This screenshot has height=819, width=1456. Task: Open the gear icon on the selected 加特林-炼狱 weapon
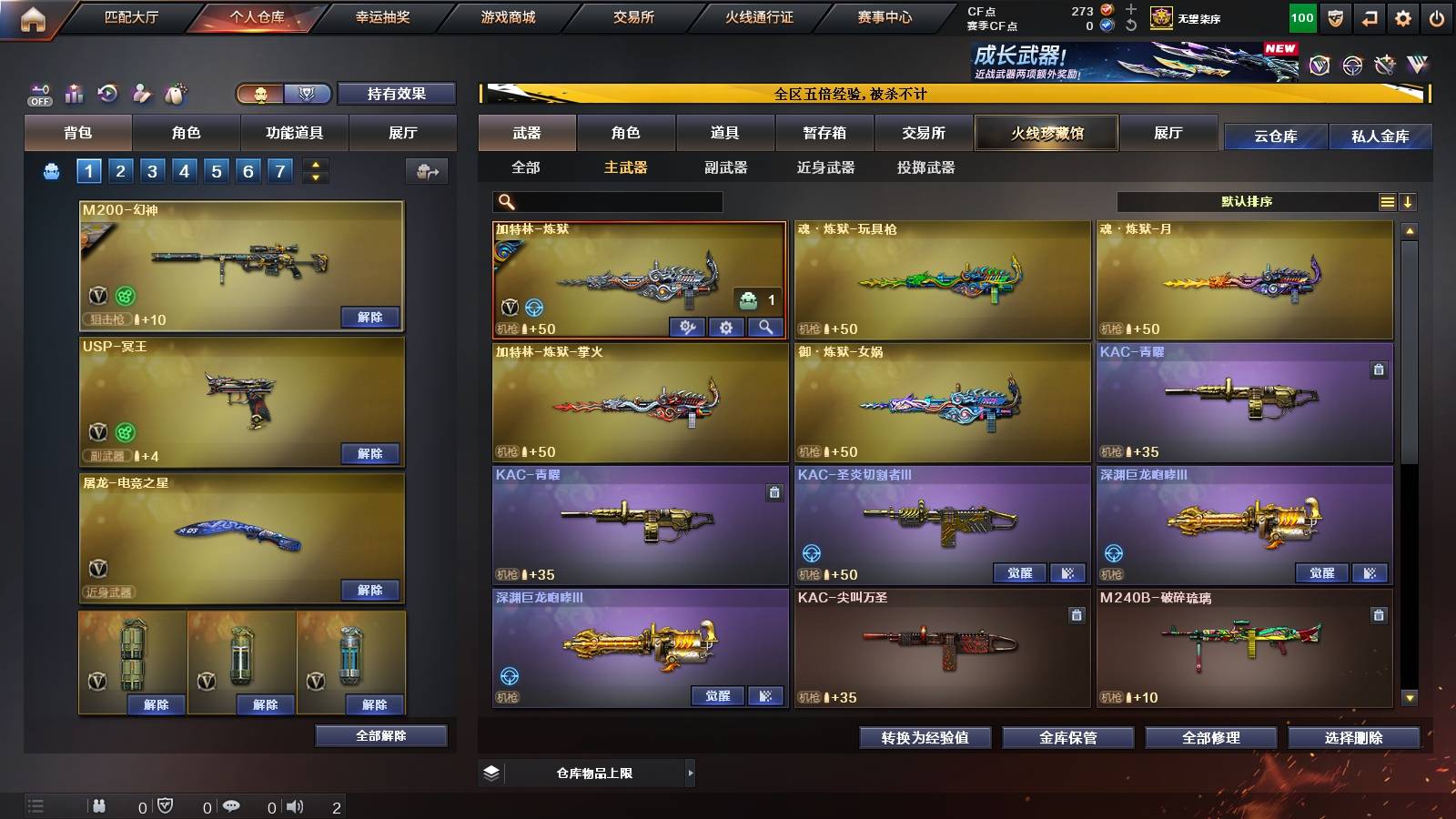(725, 328)
